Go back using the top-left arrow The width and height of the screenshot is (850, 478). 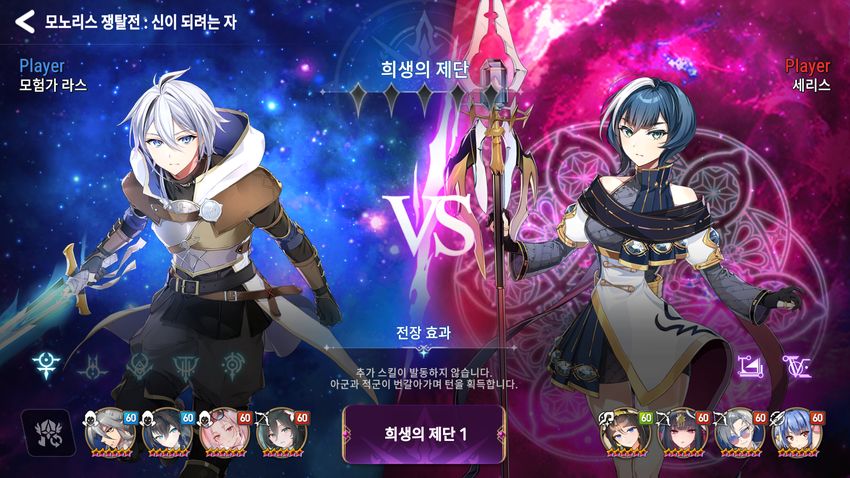[24, 20]
